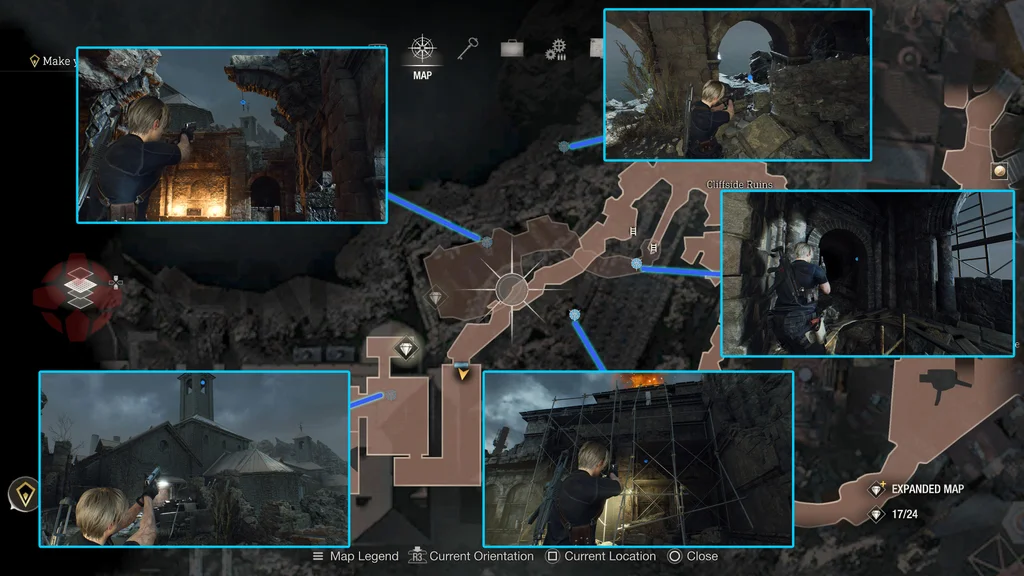This screenshot has width=1024, height=576.
Task: Open the attaché case briefcase tab
Action: (513, 48)
